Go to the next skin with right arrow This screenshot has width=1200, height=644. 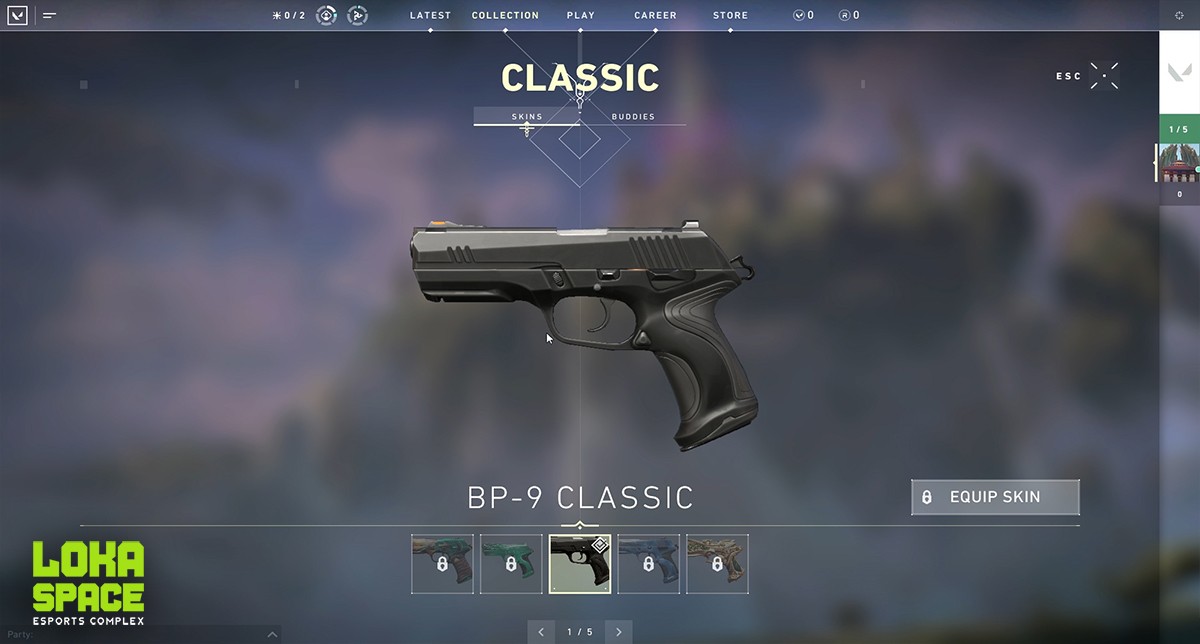coord(619,632)
